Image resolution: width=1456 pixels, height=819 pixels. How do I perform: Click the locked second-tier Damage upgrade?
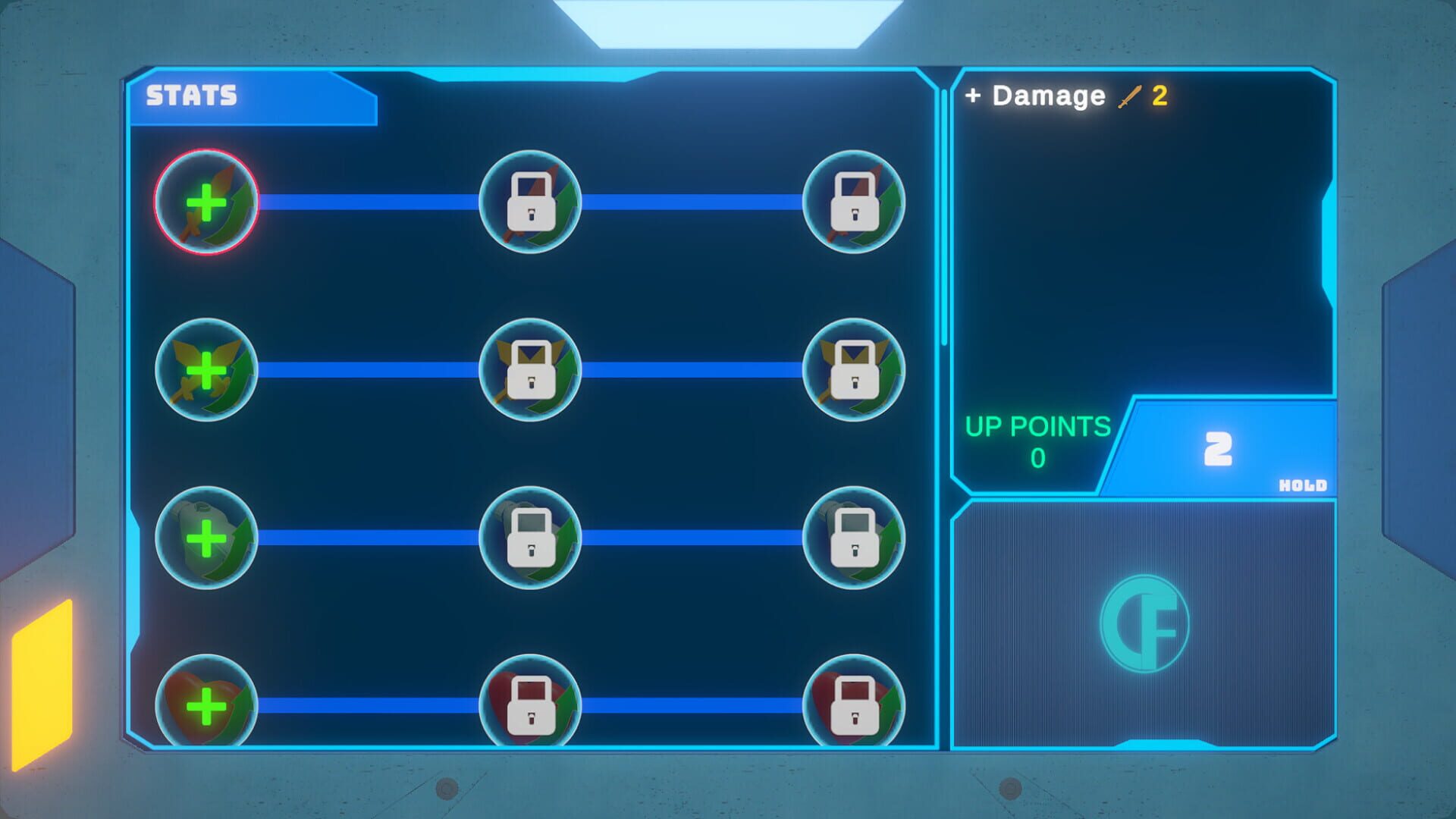pos(531,201)
